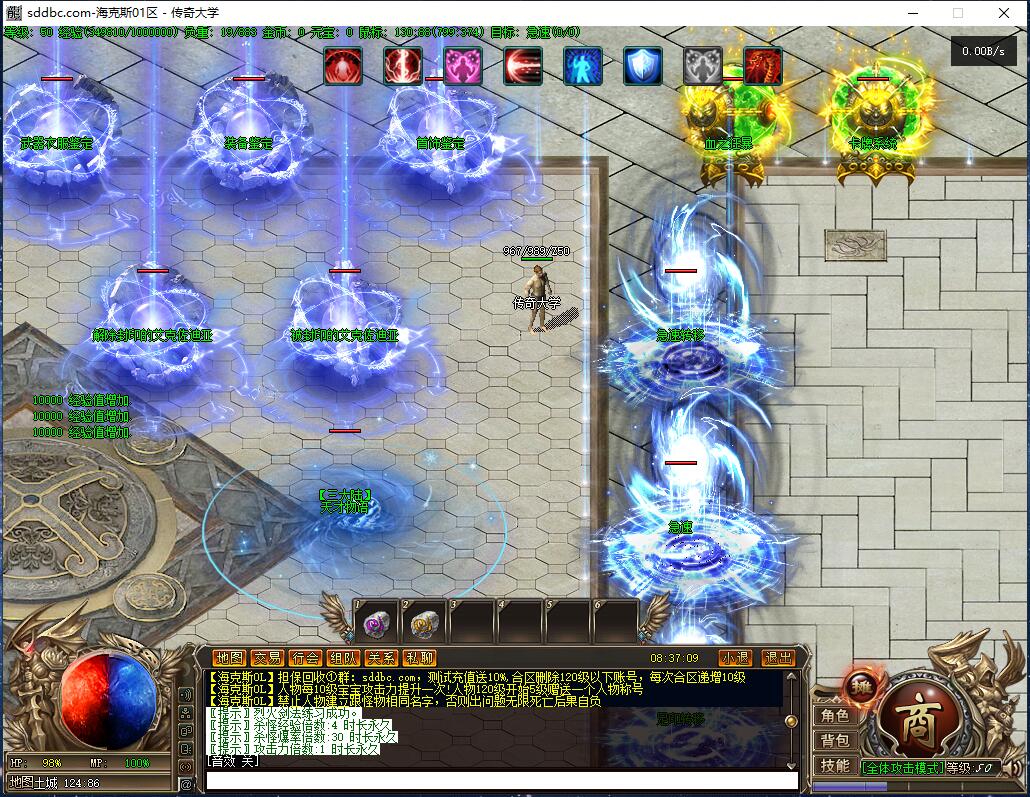Activate the blue shield skill icon

point(642,66)
